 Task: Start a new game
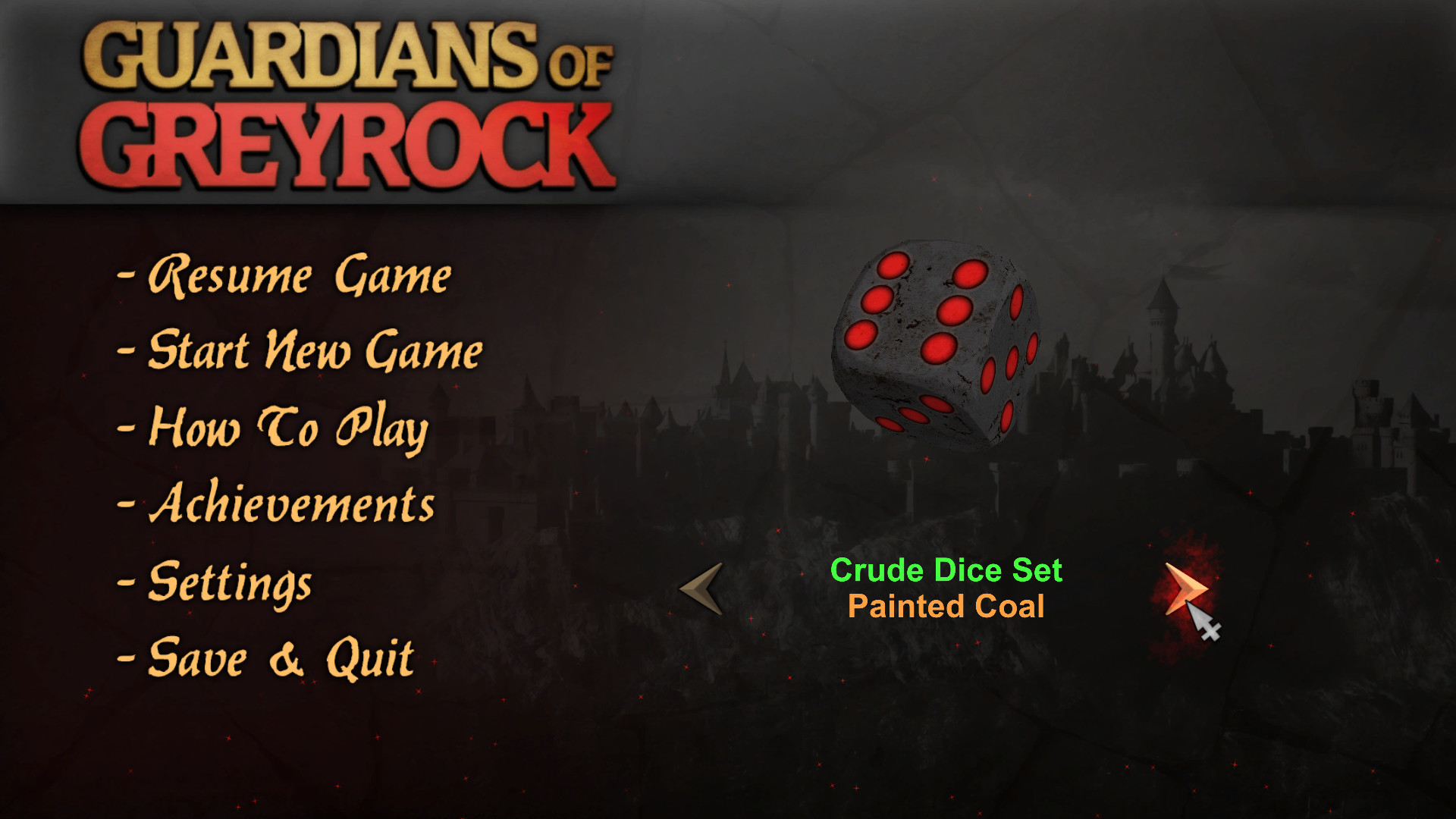pyautogui.click(x=315, y=351)
